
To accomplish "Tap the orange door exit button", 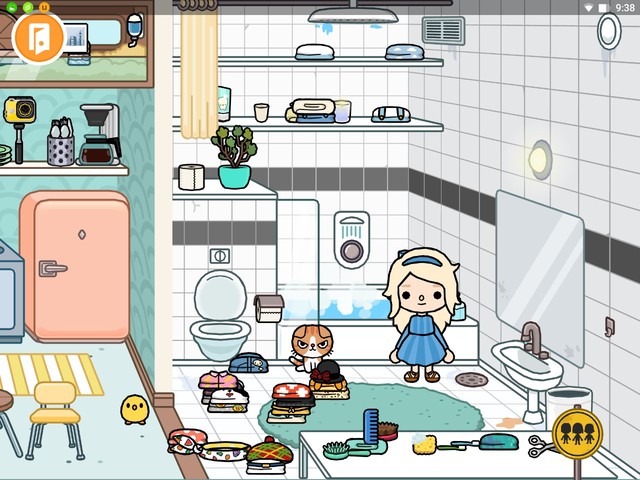I will click(x=39, y=37).
